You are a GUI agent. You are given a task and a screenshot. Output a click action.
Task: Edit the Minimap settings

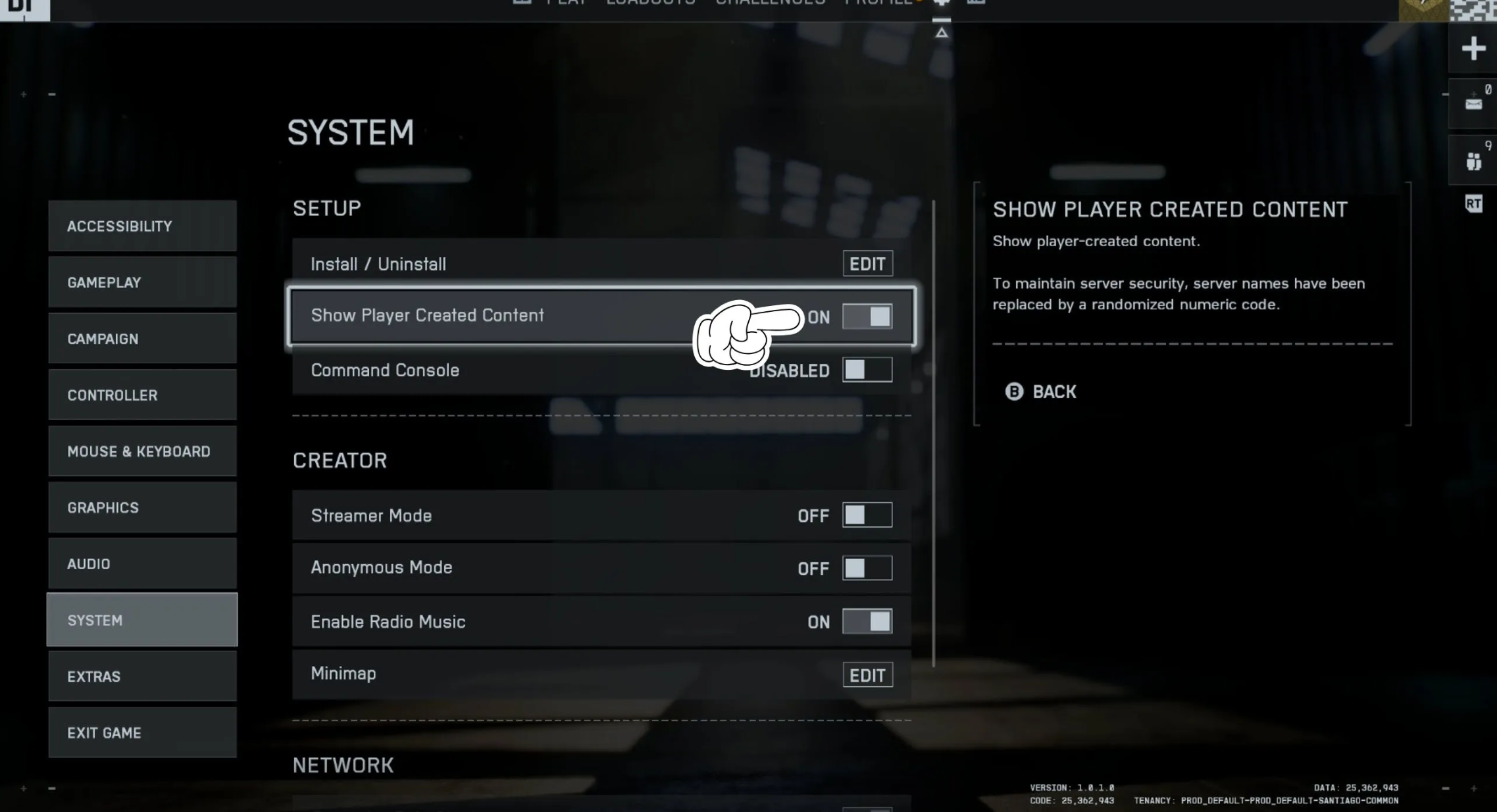pyautogui.click(x=867, y=675)
